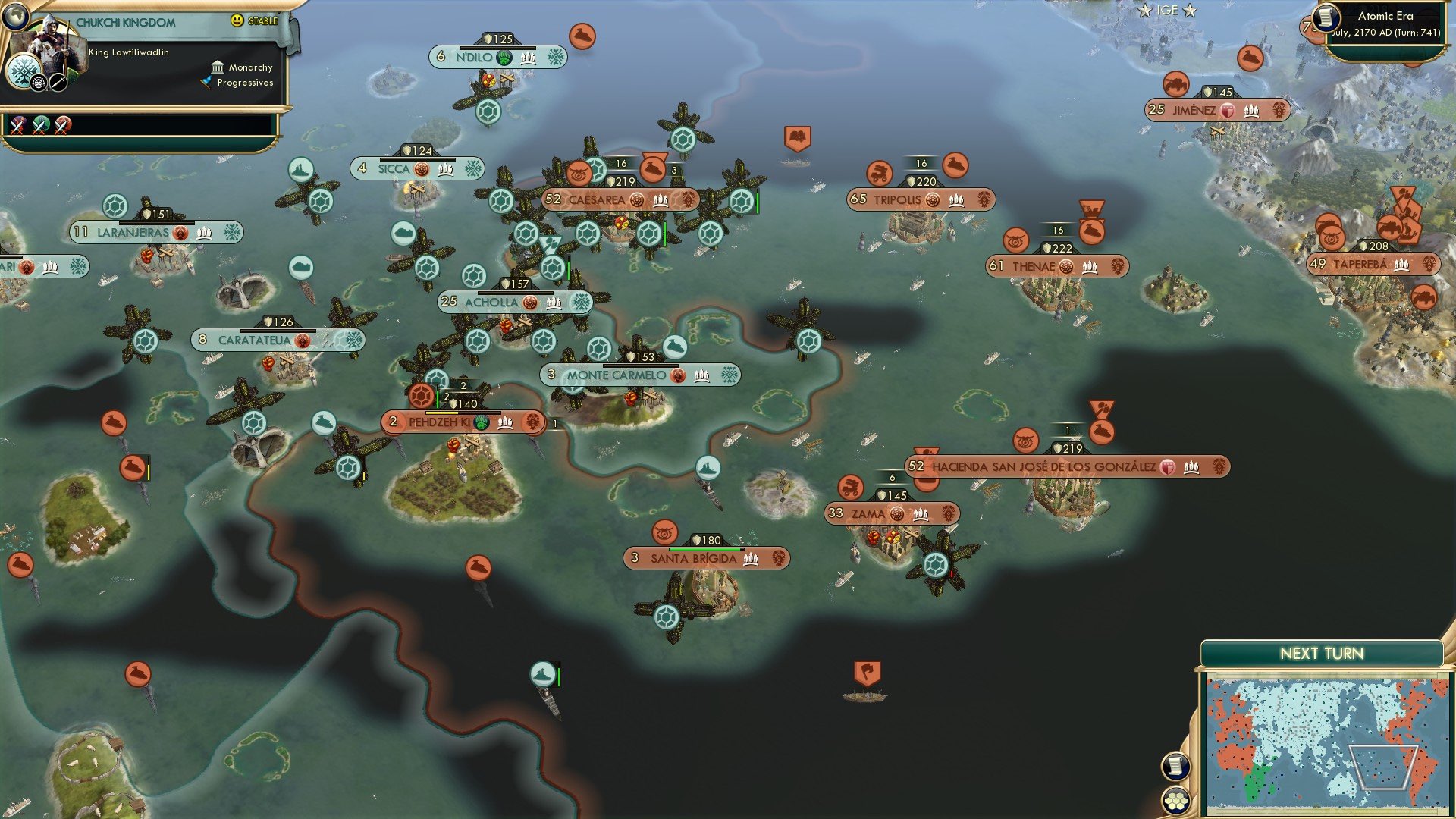Select the hex strategic view icon below the log
The width and height of the screenshot is (1456, 819).
point(1176,801)
